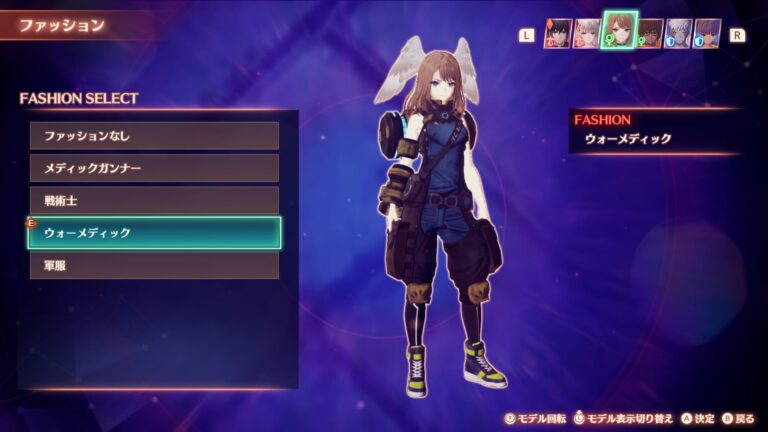
Task: Select the ファッションなし option
Action: (x=154, y=136)
